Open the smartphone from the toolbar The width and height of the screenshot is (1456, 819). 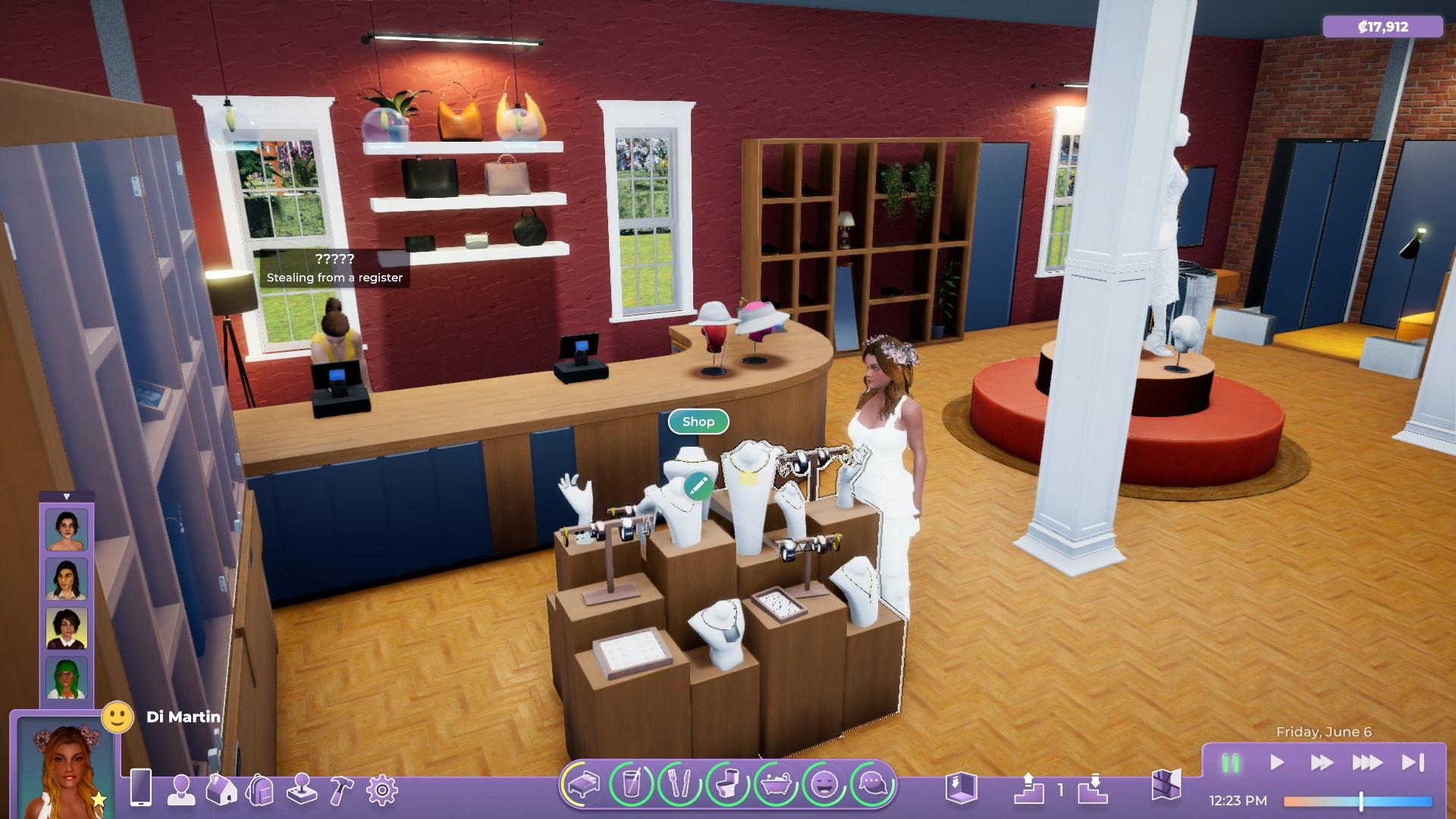click(x=141, y=789)
